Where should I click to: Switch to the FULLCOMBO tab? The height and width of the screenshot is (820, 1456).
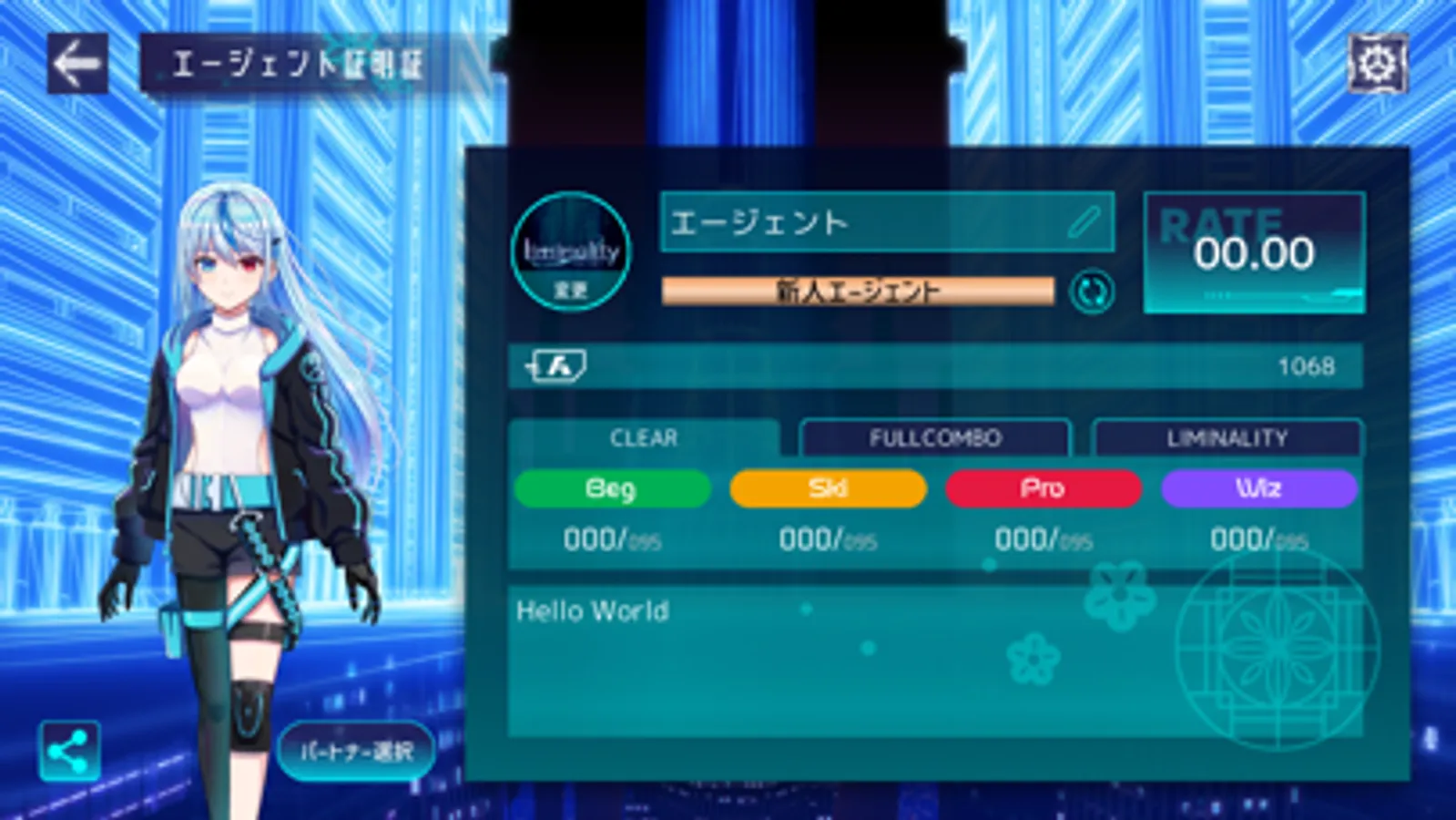pyautogui.click(x=934, y=437)
